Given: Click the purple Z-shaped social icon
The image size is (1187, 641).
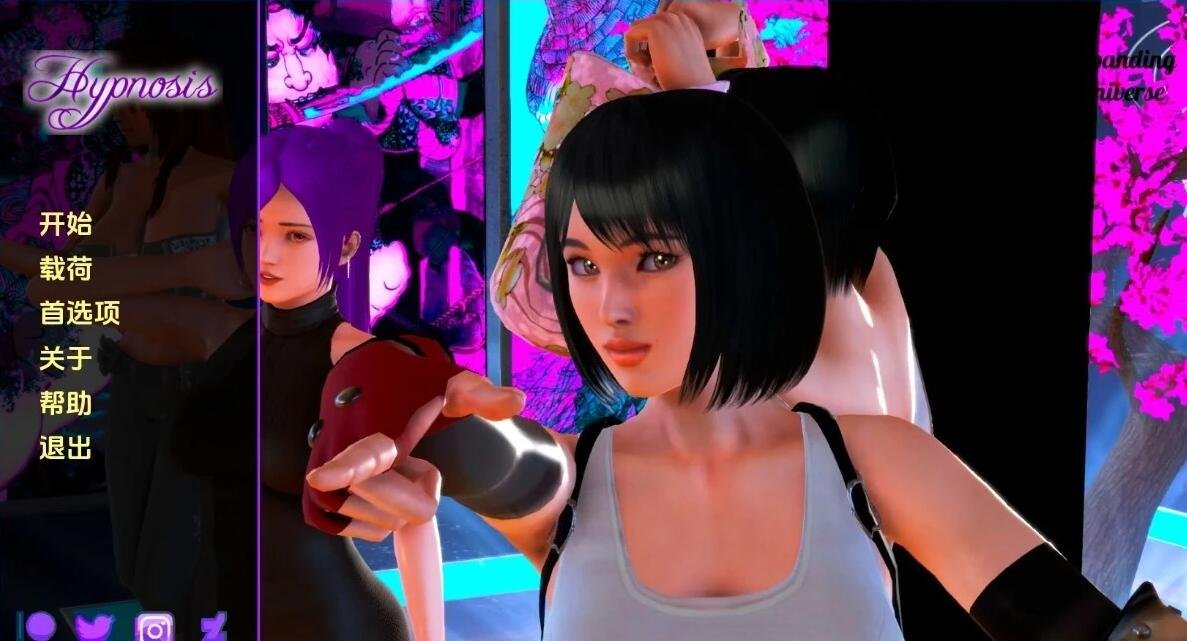Looking at the screenshot, I should pos(213,627).
